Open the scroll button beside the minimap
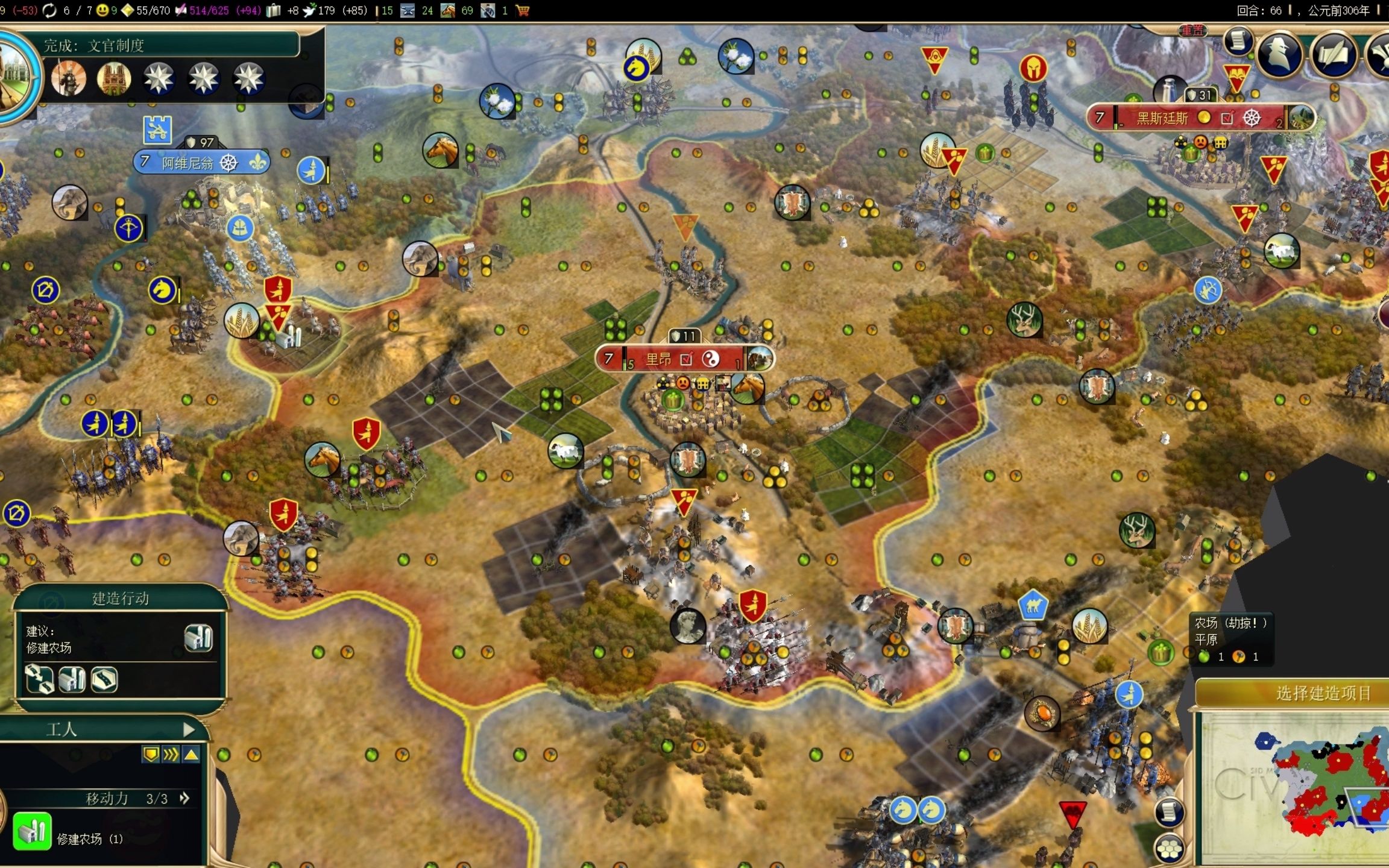1389x868 pixels. coord(1169,811)
